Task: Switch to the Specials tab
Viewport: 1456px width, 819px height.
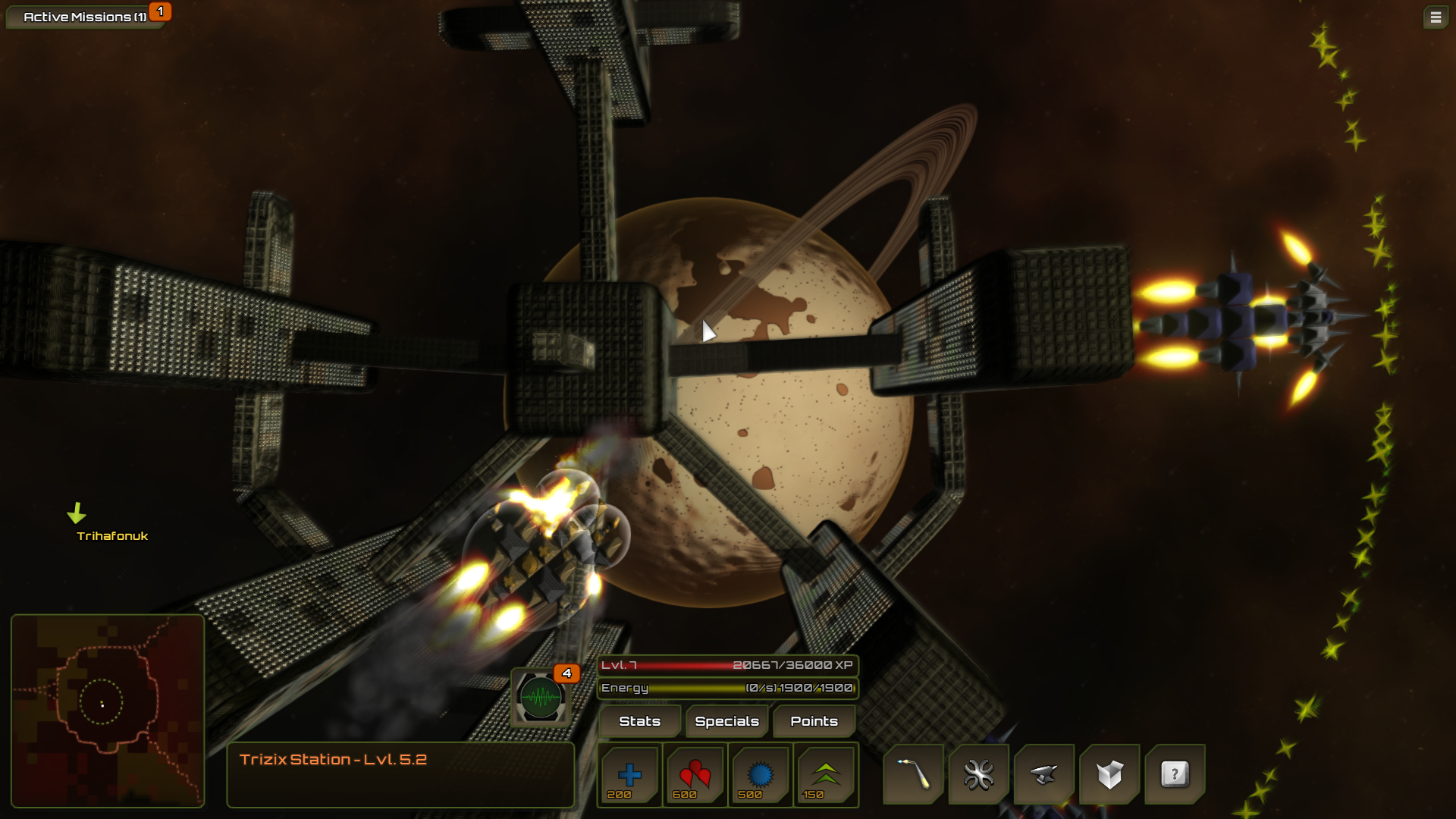Action: pyautogui.click(x=726, y=721)
